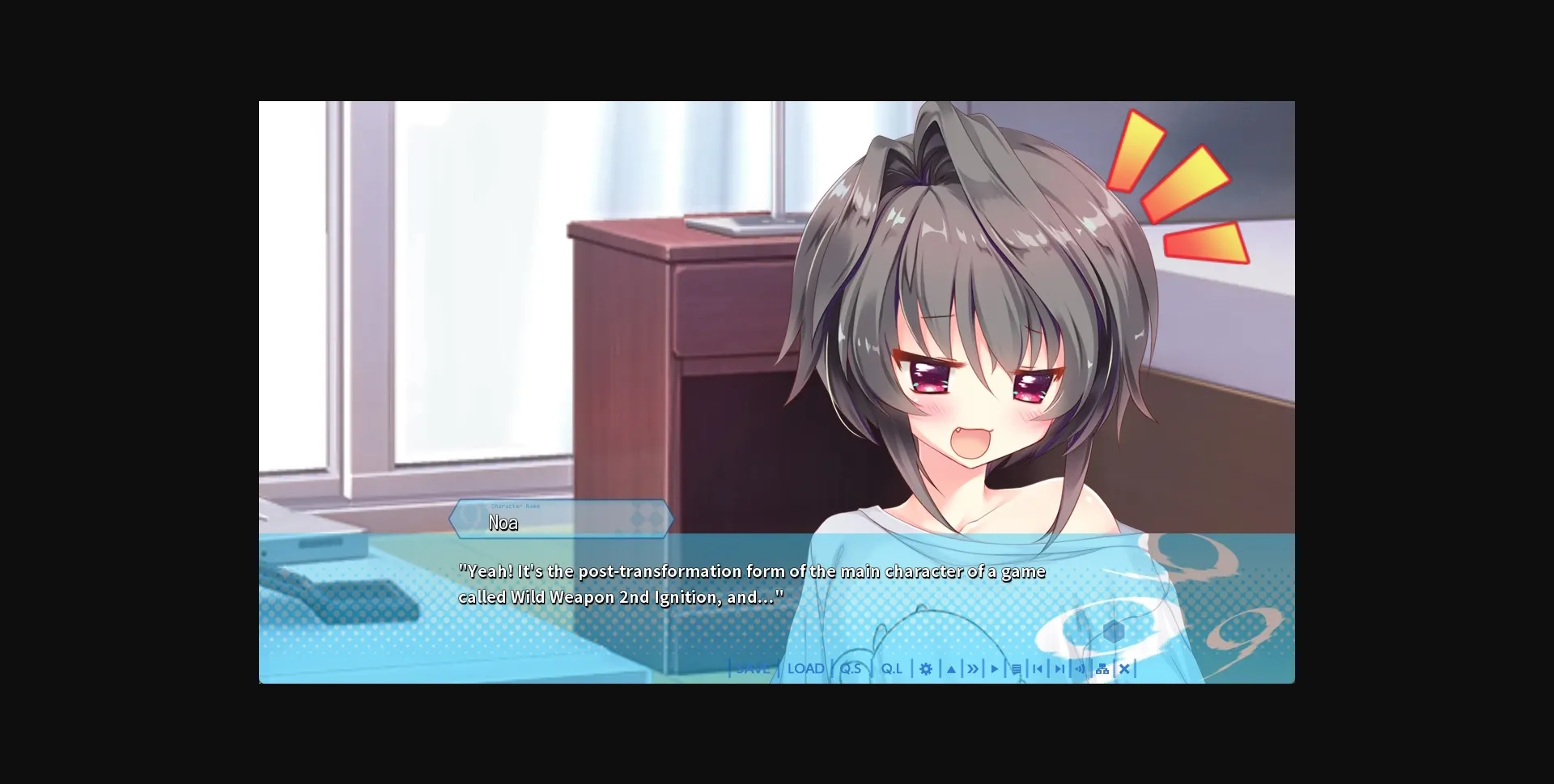Enable quick save using Q.S
1554x784 pixels.
(850, 669)
